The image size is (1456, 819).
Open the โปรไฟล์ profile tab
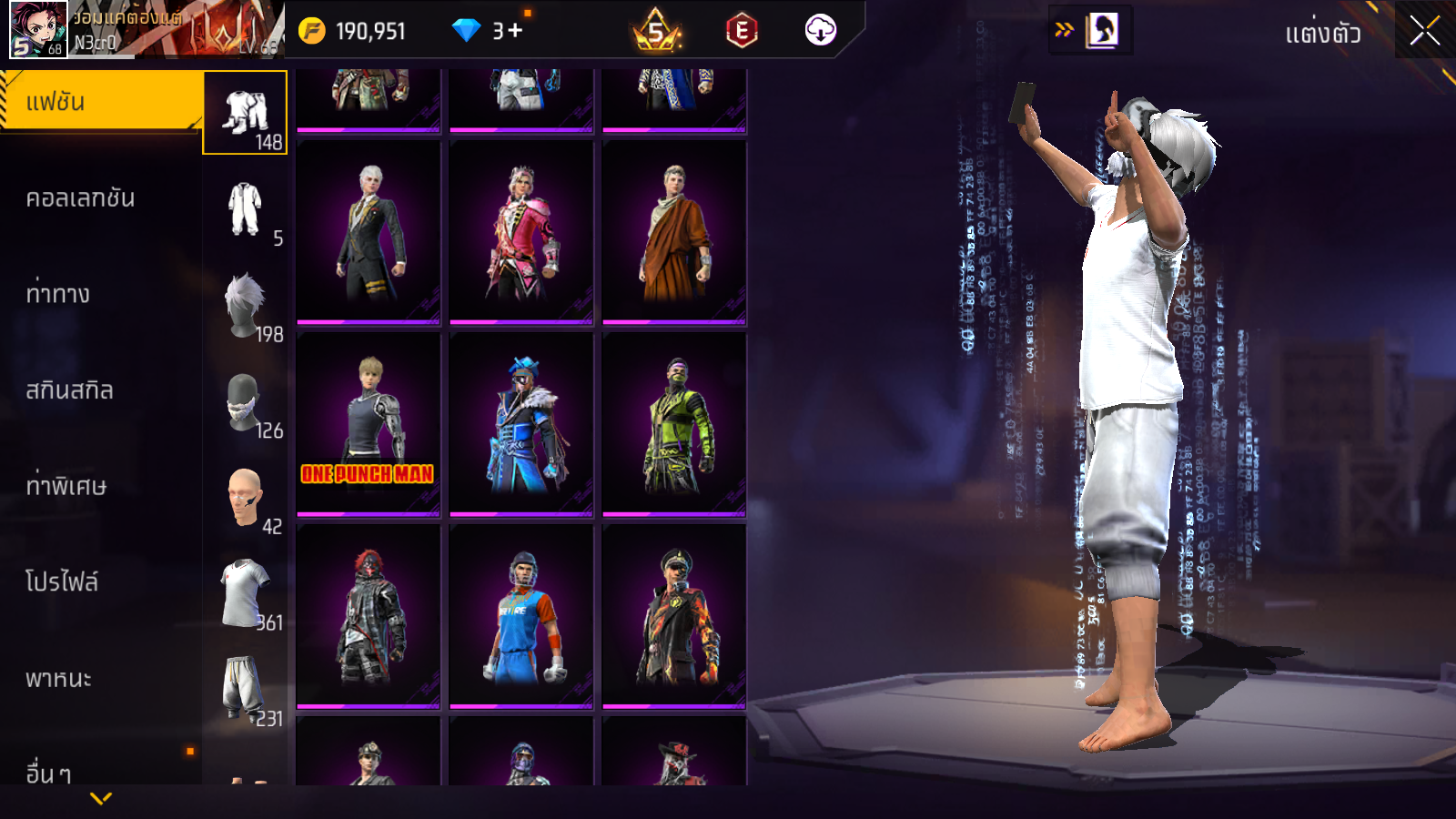click(62, 582)
